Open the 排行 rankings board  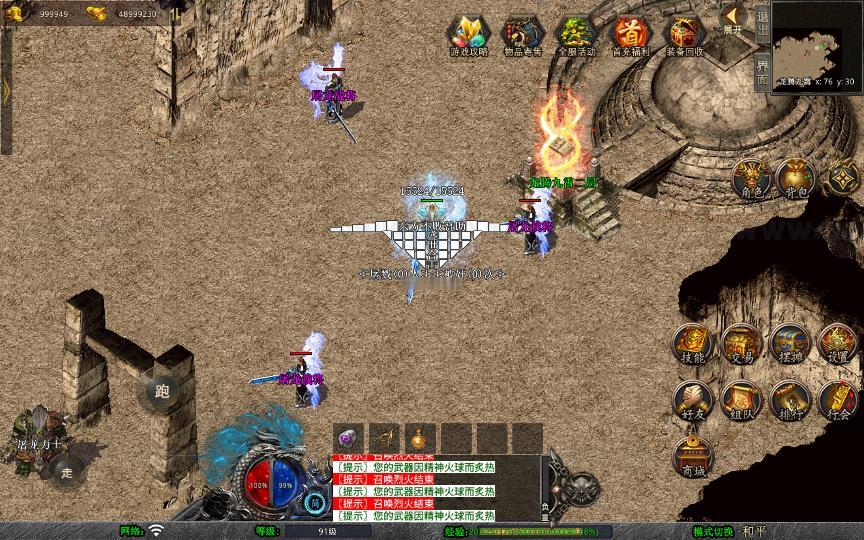[x=789, y=399]
